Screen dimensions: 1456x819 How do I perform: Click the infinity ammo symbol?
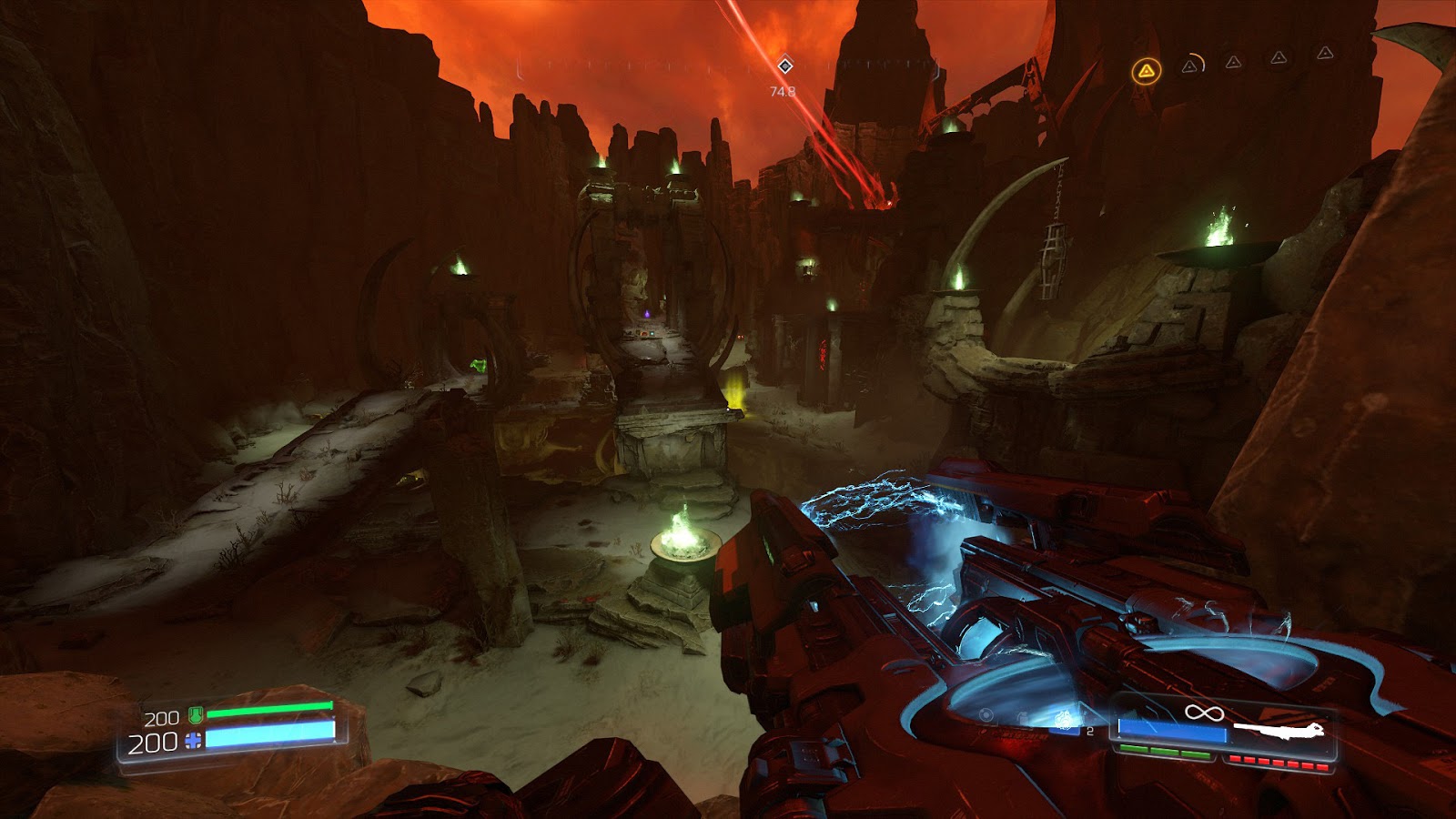[x=1205, y=713]
